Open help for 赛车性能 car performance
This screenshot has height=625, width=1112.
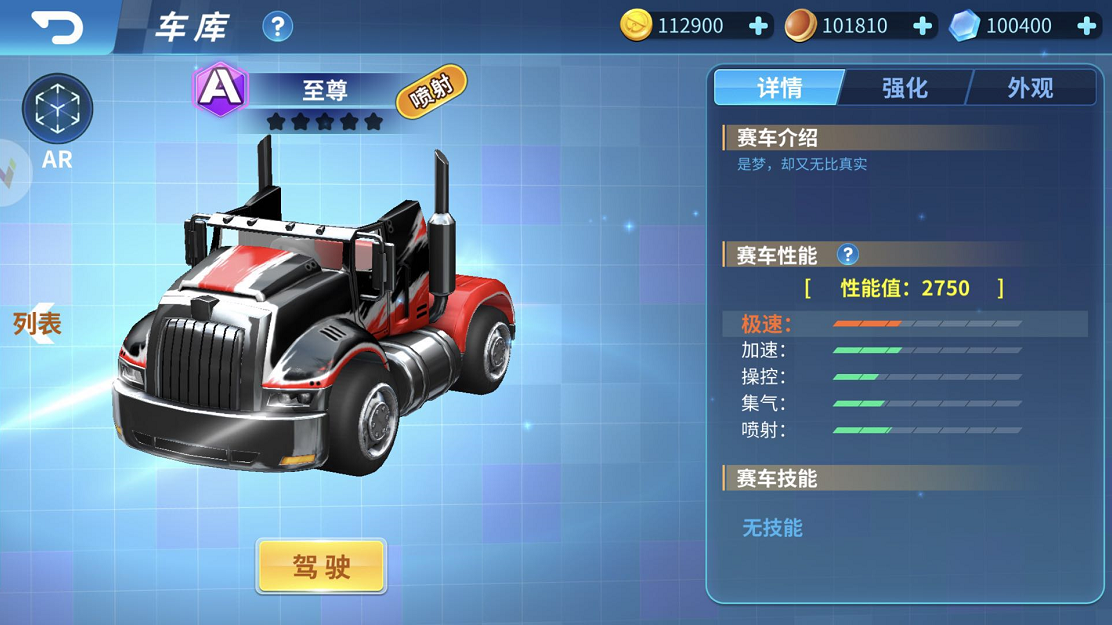pos(847,255)
